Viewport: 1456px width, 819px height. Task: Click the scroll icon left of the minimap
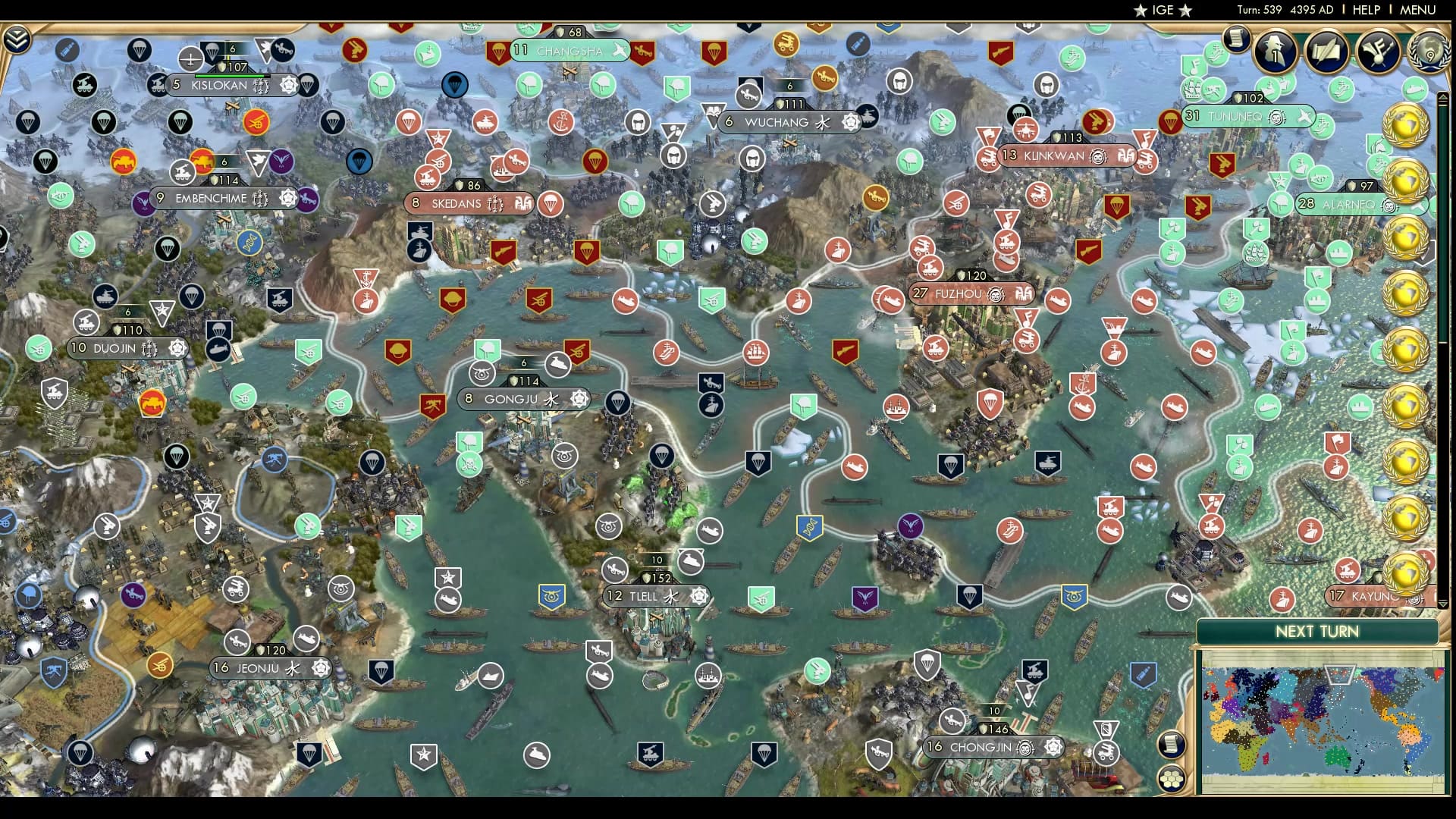(x=1172, y=743)
